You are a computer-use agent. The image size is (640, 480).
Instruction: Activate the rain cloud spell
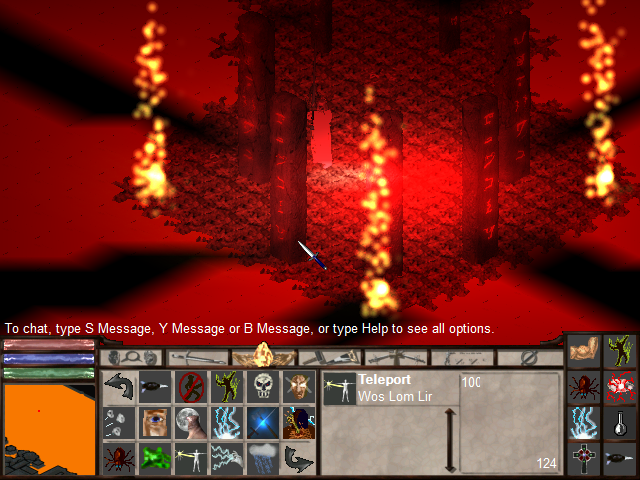click(x=263, y=458)
